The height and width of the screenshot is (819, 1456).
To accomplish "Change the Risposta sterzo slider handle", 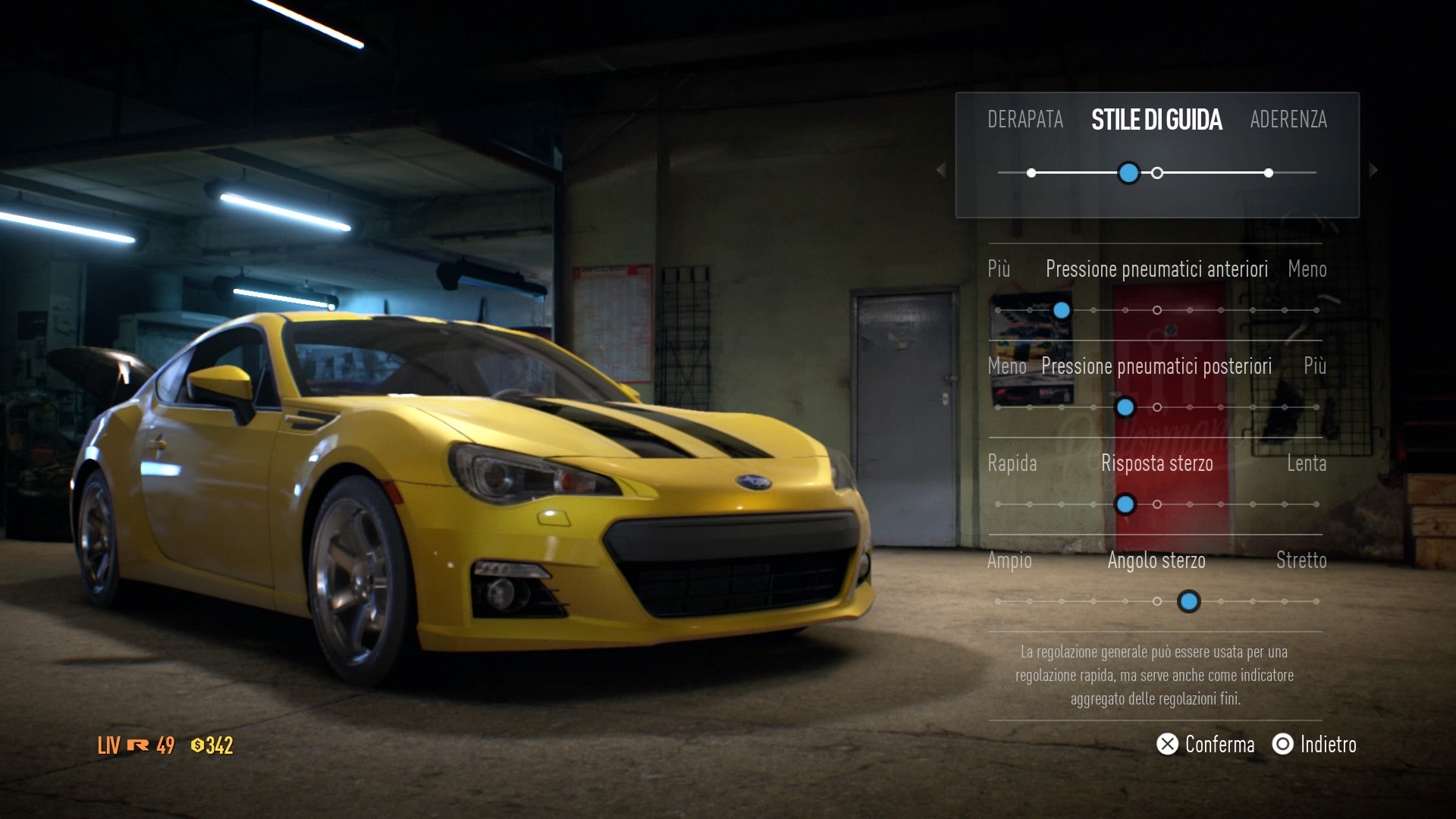I will pos(1125,504).
